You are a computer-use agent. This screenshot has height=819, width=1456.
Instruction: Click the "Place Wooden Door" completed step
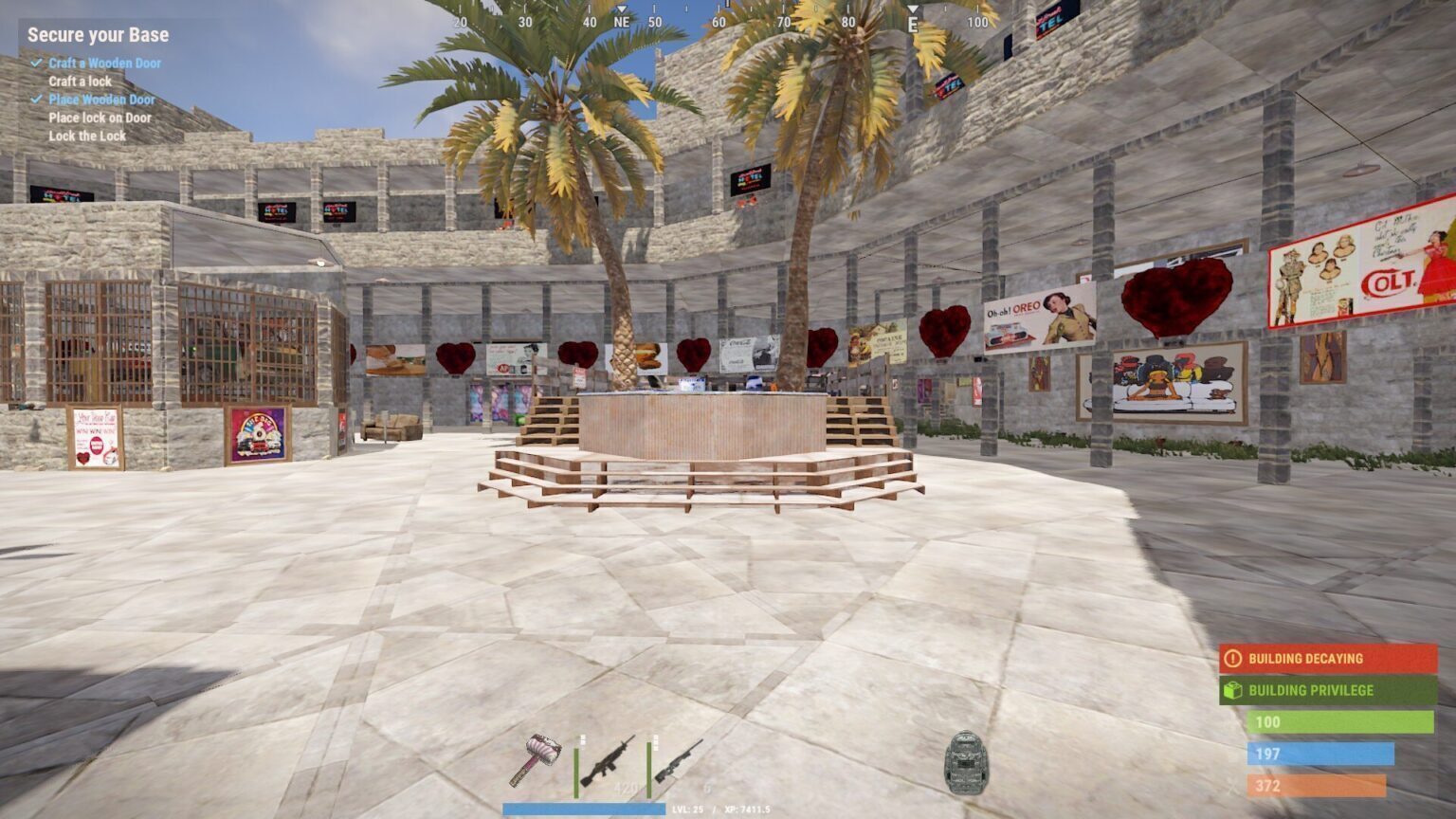point(101,100)
